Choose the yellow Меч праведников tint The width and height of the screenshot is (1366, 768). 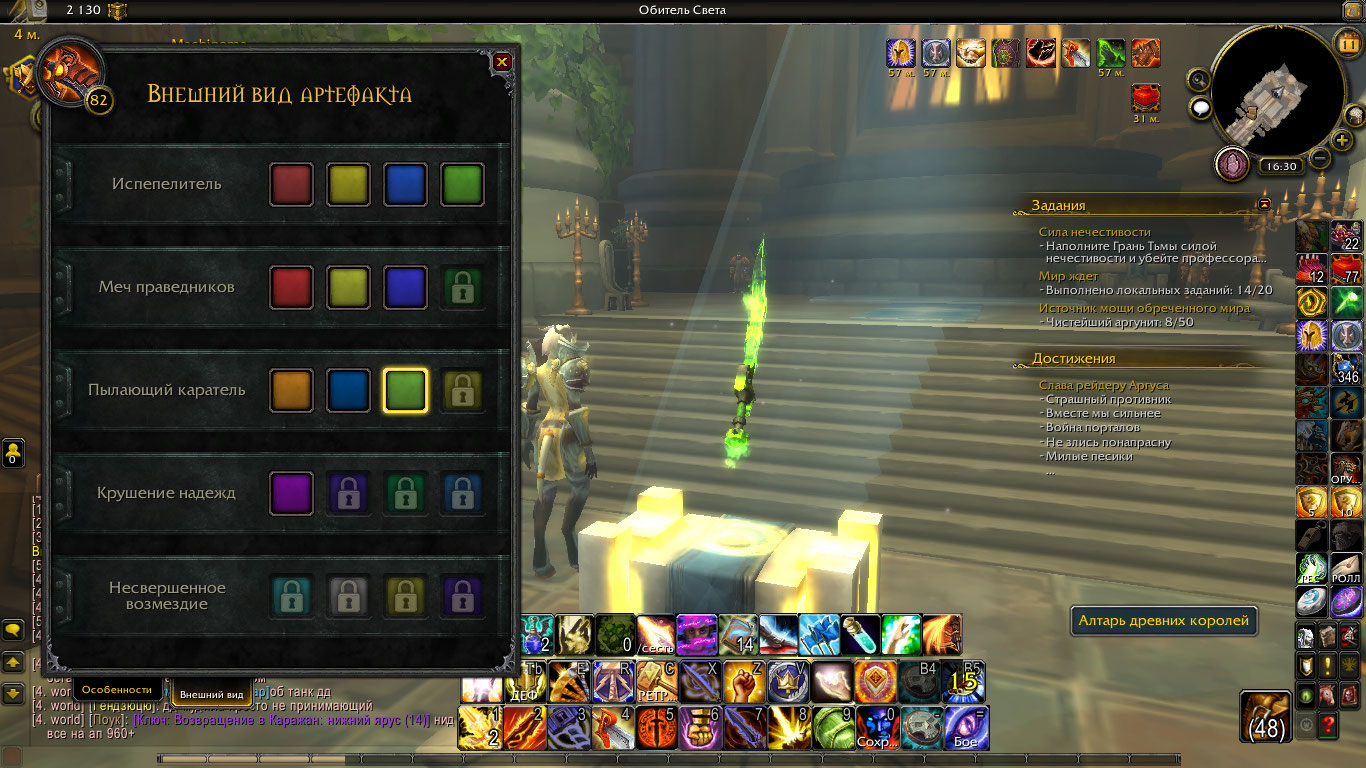pos(348,288)
